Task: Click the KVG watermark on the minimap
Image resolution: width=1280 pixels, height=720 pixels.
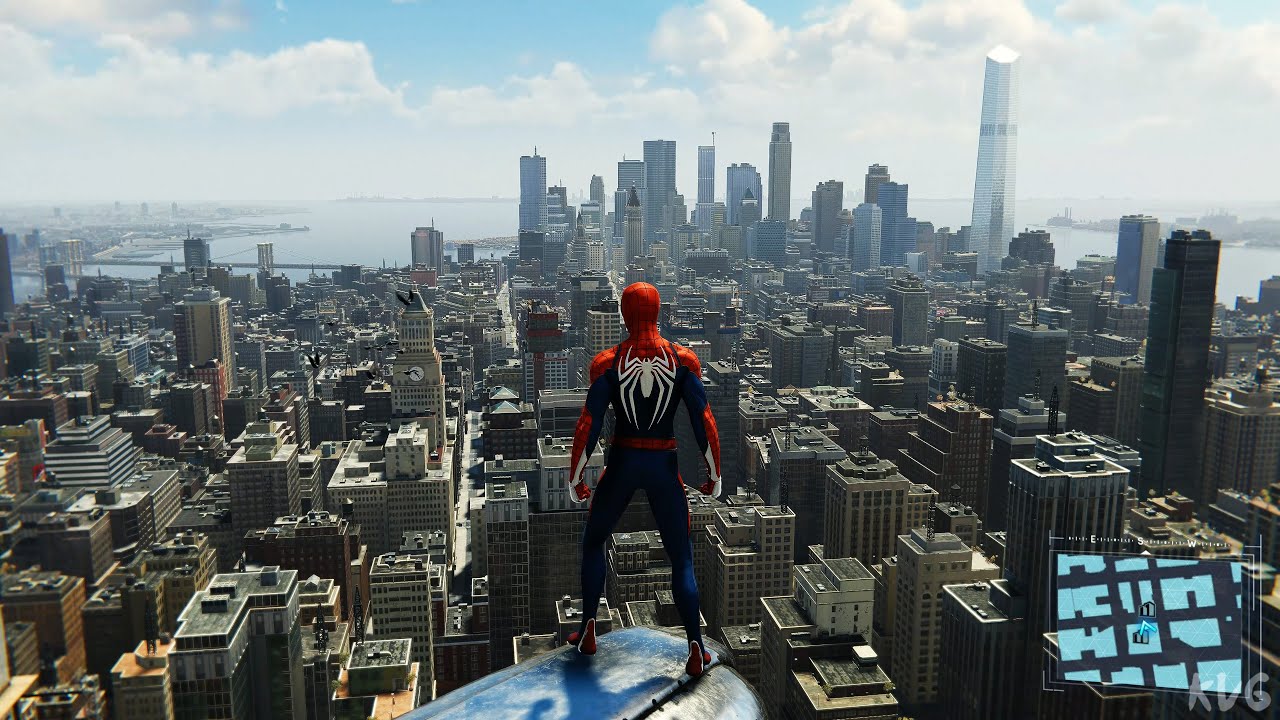Action: pos(1224,691)
